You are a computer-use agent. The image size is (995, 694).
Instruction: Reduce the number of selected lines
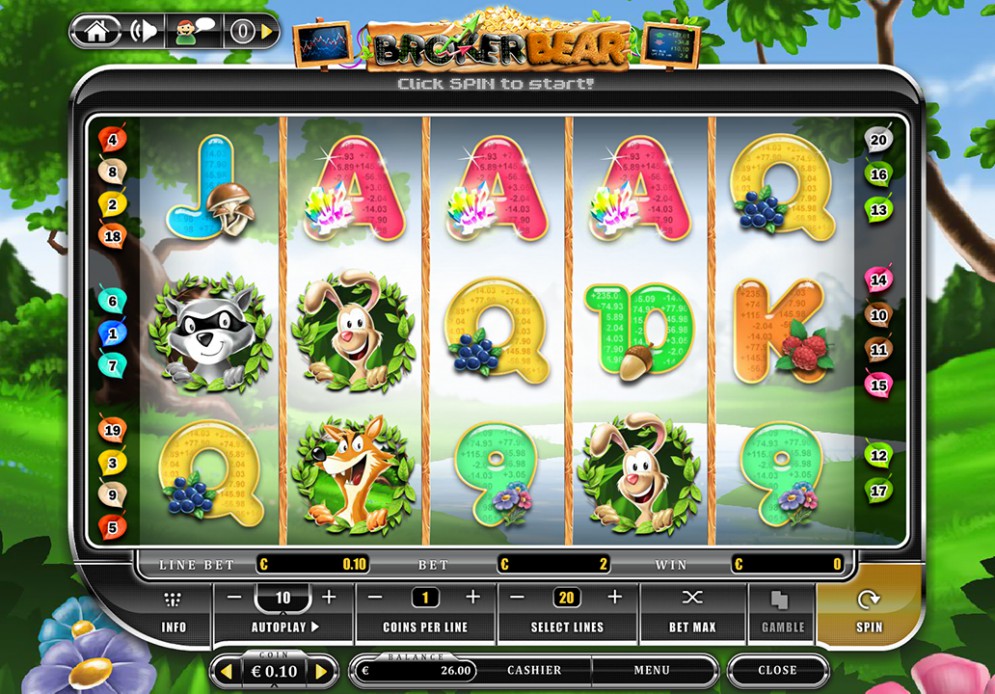[x=518, y=598]
